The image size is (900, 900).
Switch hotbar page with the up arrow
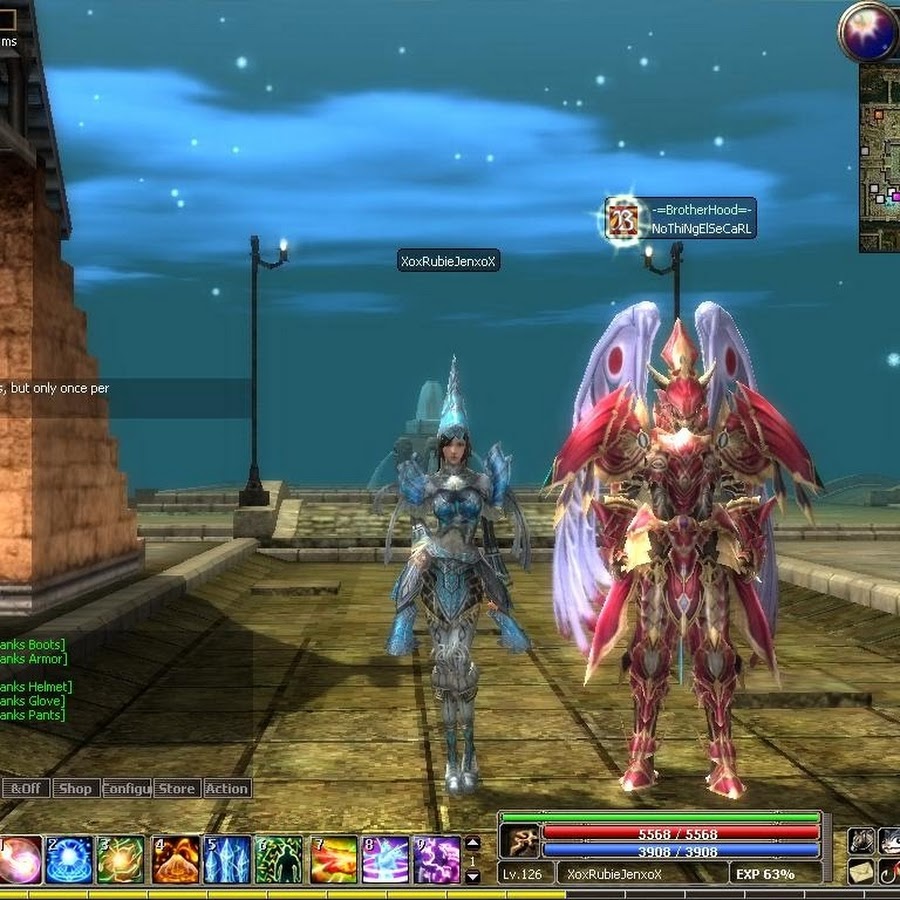coord(473,844)
